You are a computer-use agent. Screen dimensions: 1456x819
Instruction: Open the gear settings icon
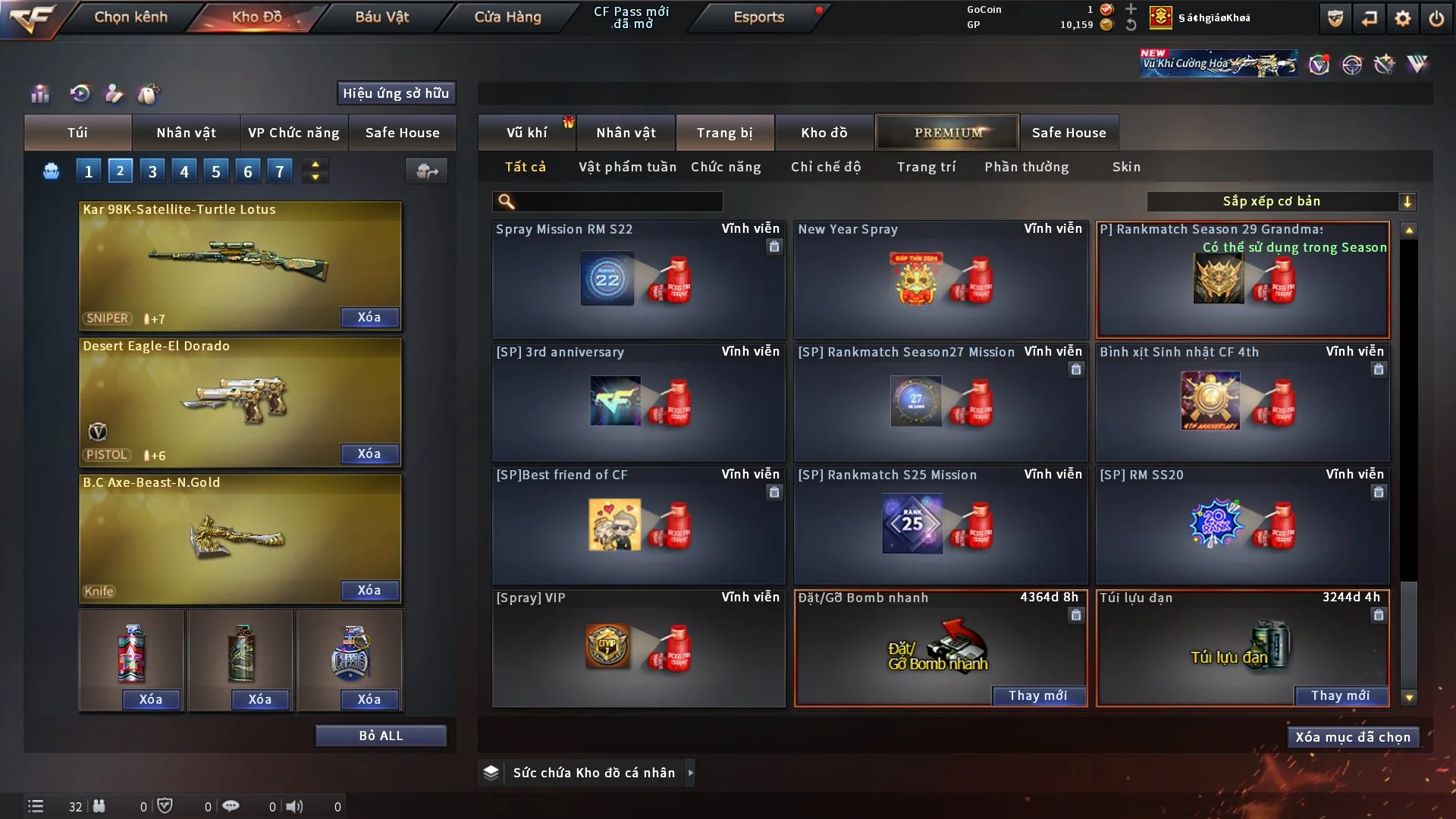point(1402,18)
